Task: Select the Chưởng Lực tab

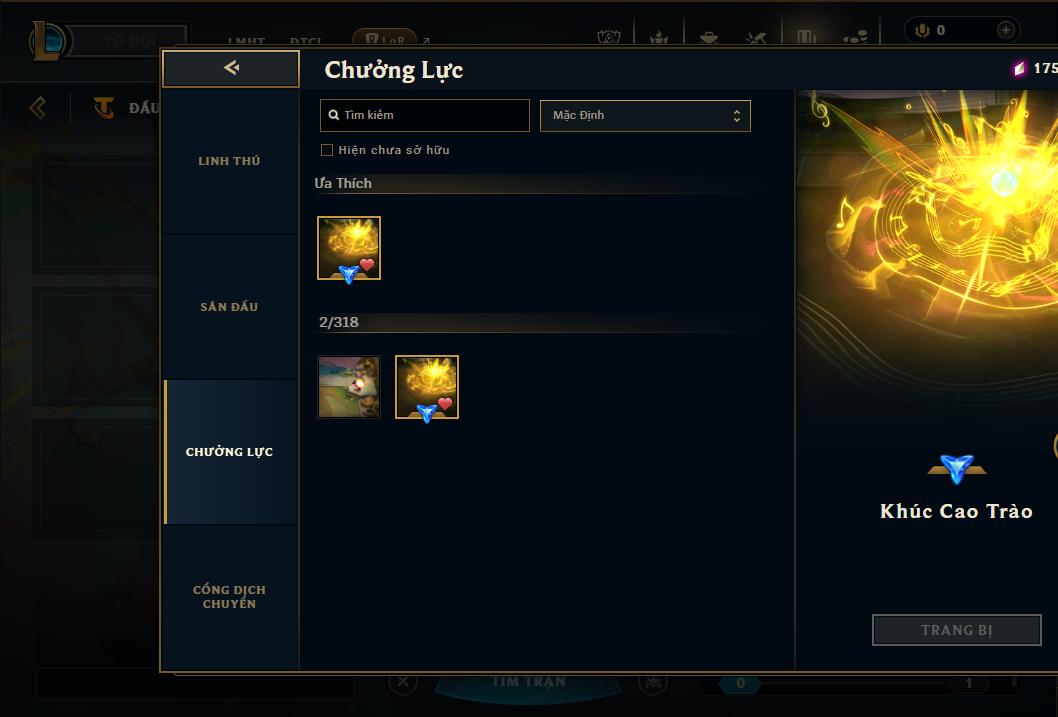Action: (x=229, y=452)
